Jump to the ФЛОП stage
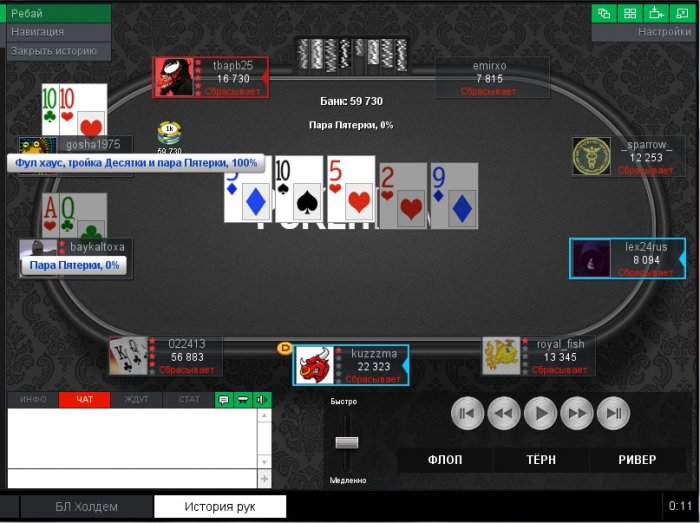The image size is (700, 523). click(445, 460)
